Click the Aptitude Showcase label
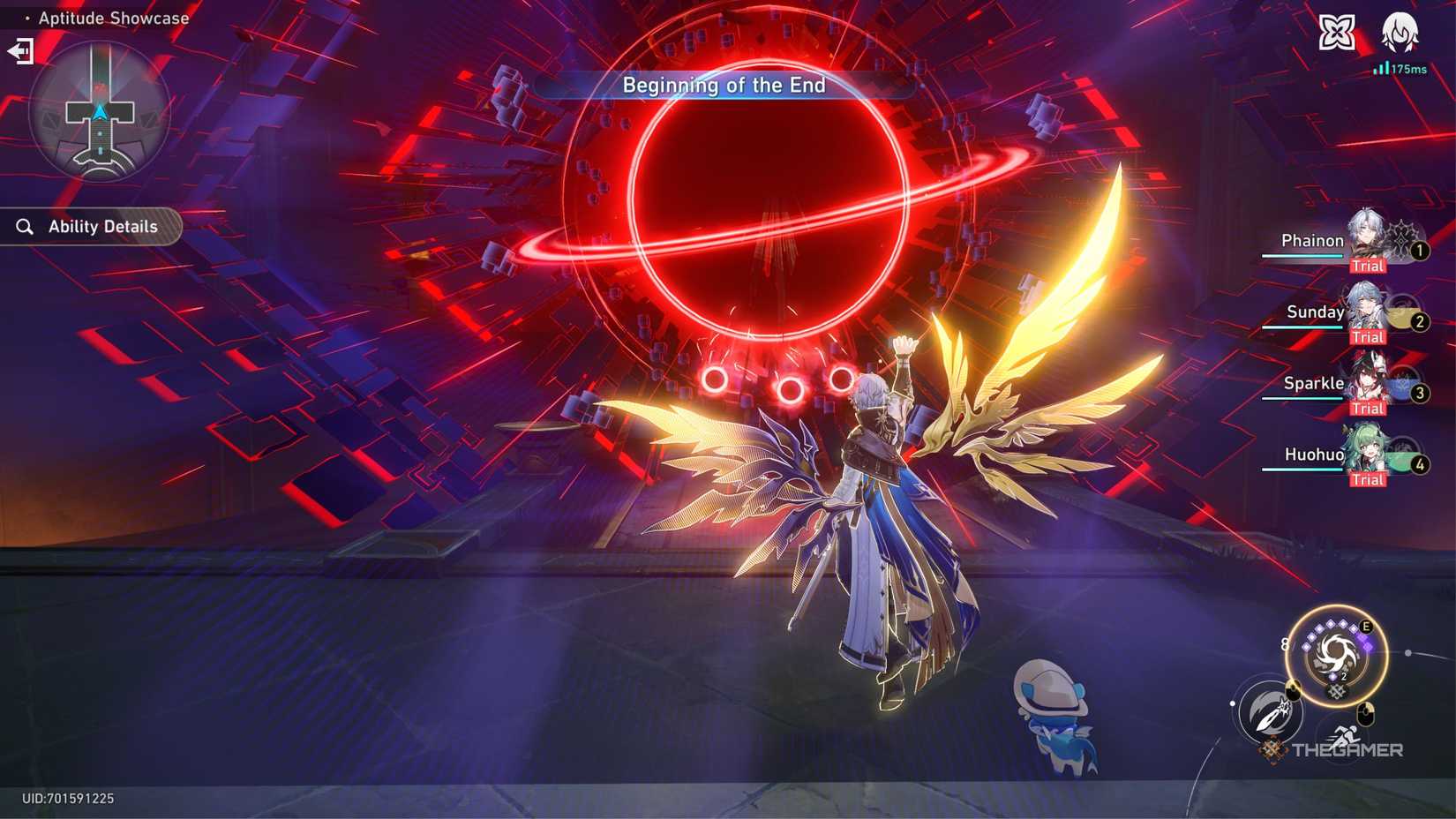Screen dimensions: 1456x819 click(x=111, y=18)
